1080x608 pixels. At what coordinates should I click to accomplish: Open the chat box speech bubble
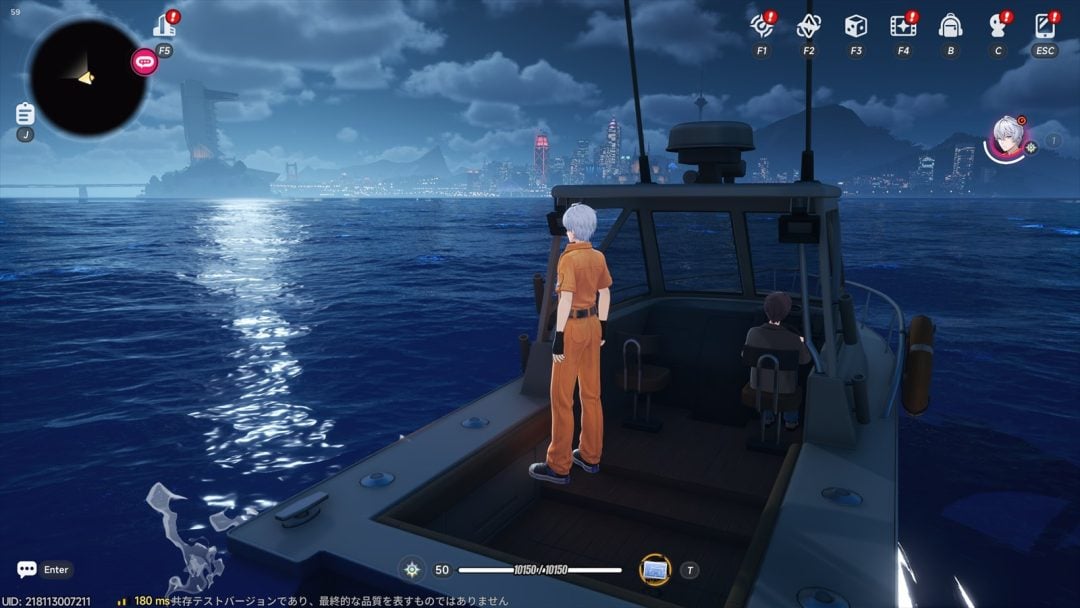[x=27, y=569]
